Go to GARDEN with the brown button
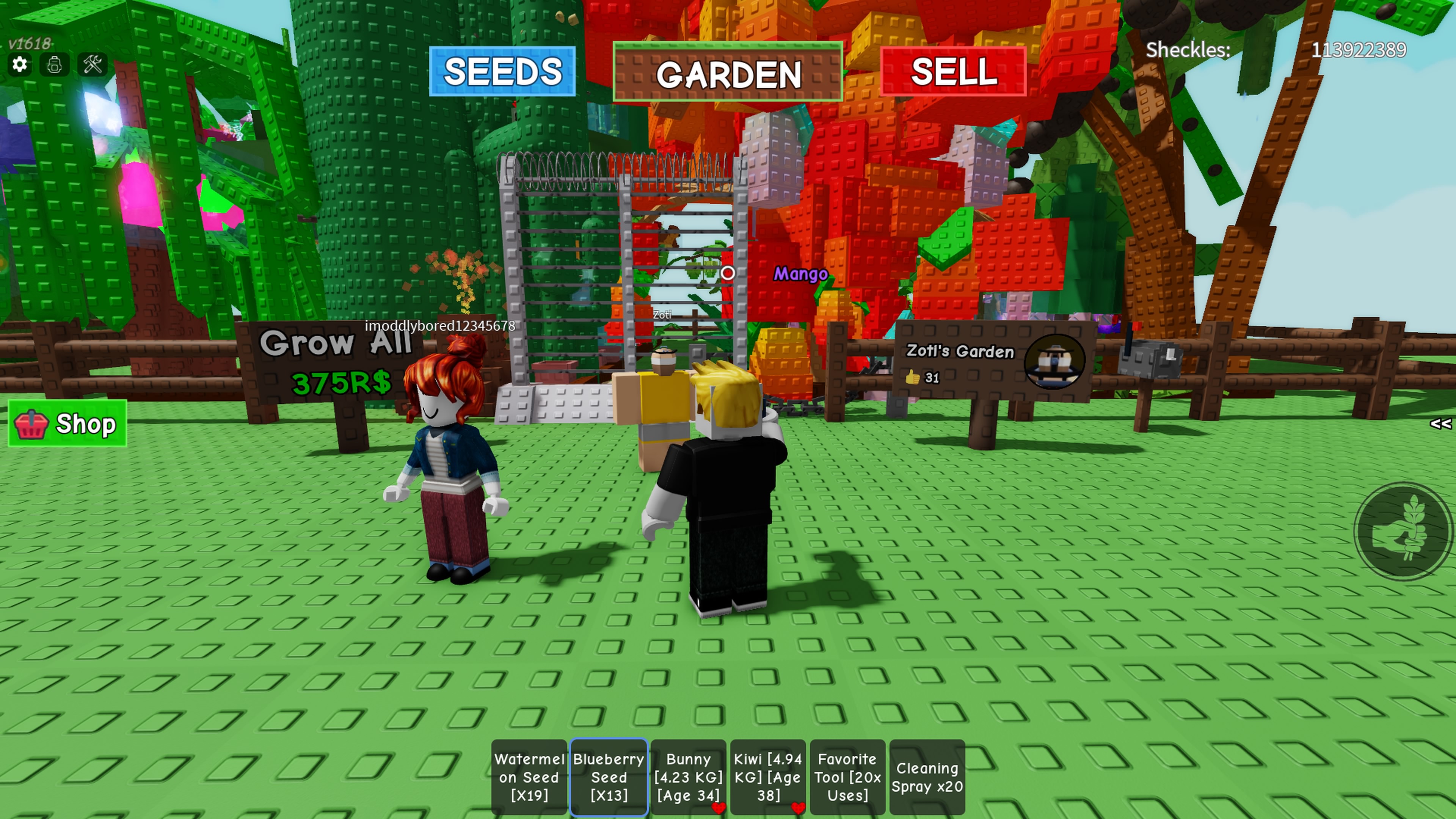Image resolution: width=1456 pixels, height=819 pixels. pyautogui.click(x=728, y=72)
